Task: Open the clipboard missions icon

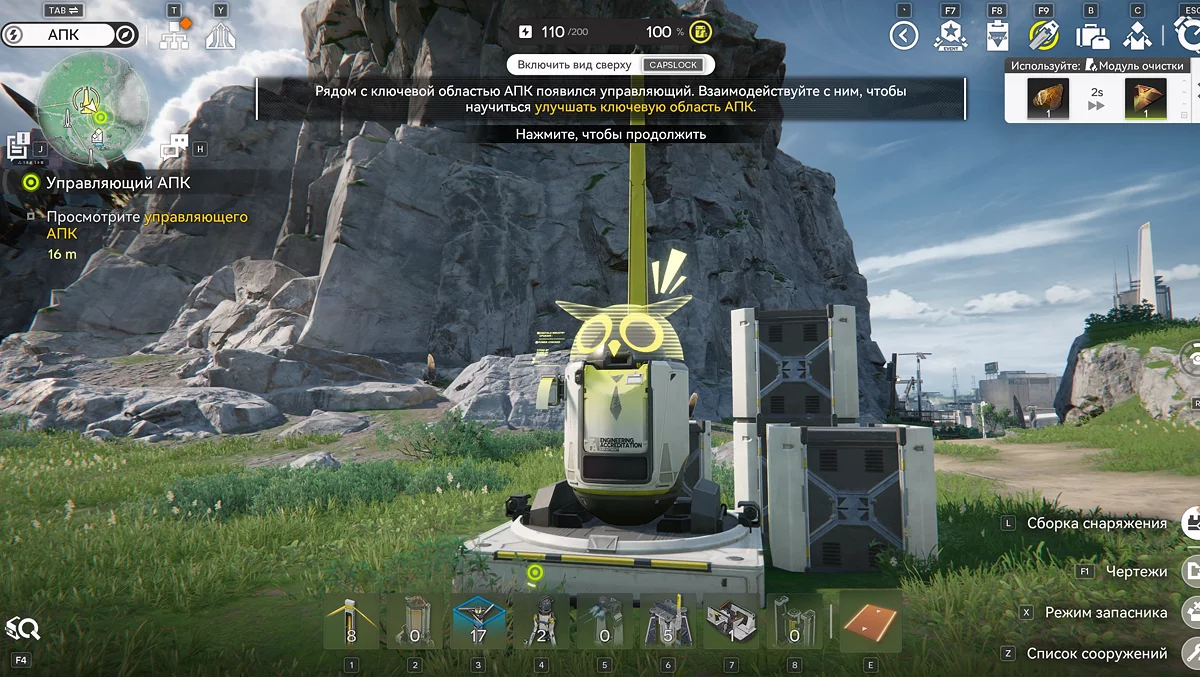Action: 997,36
